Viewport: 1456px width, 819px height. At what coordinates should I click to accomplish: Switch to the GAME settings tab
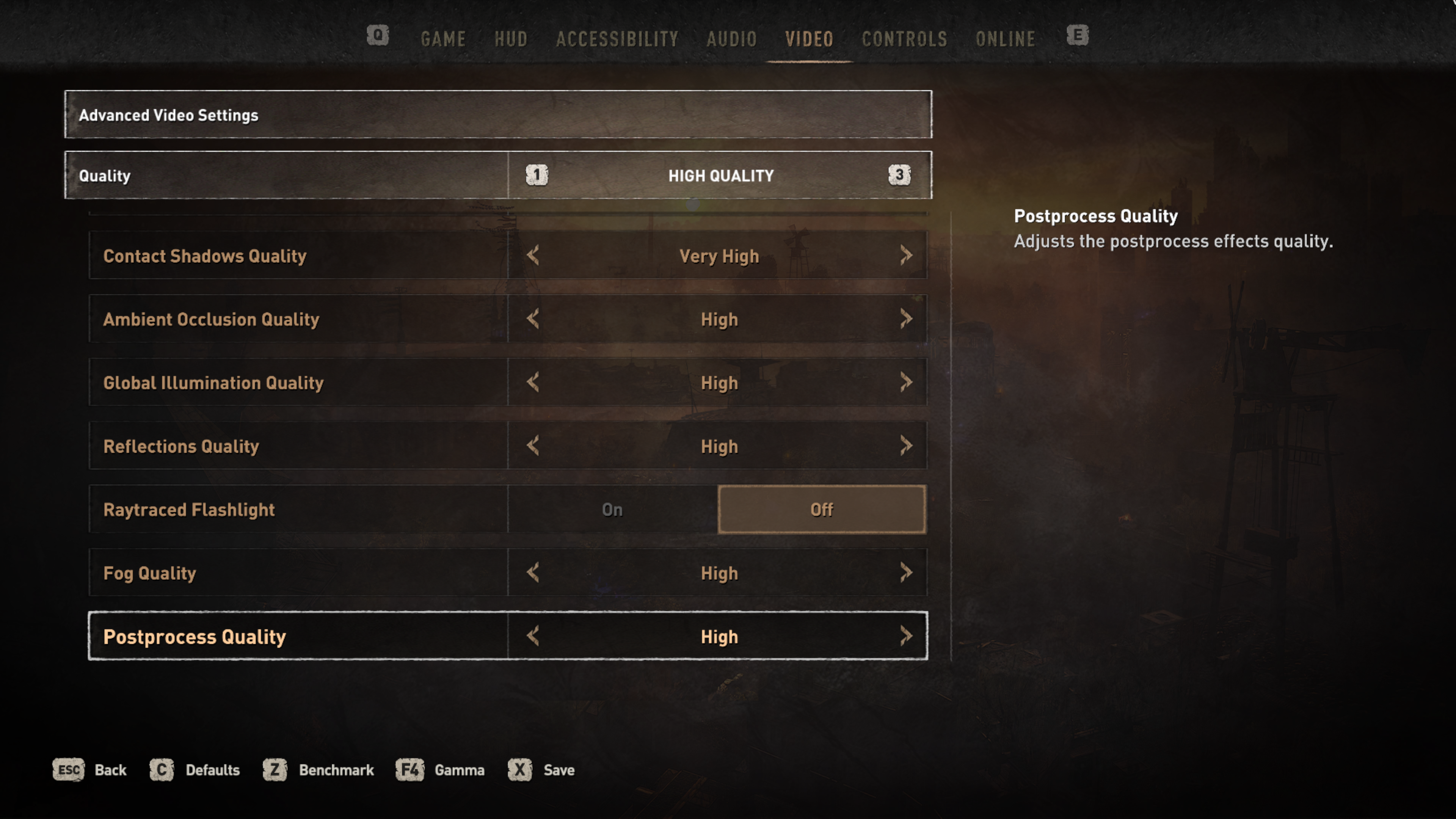tap(443, 39)
